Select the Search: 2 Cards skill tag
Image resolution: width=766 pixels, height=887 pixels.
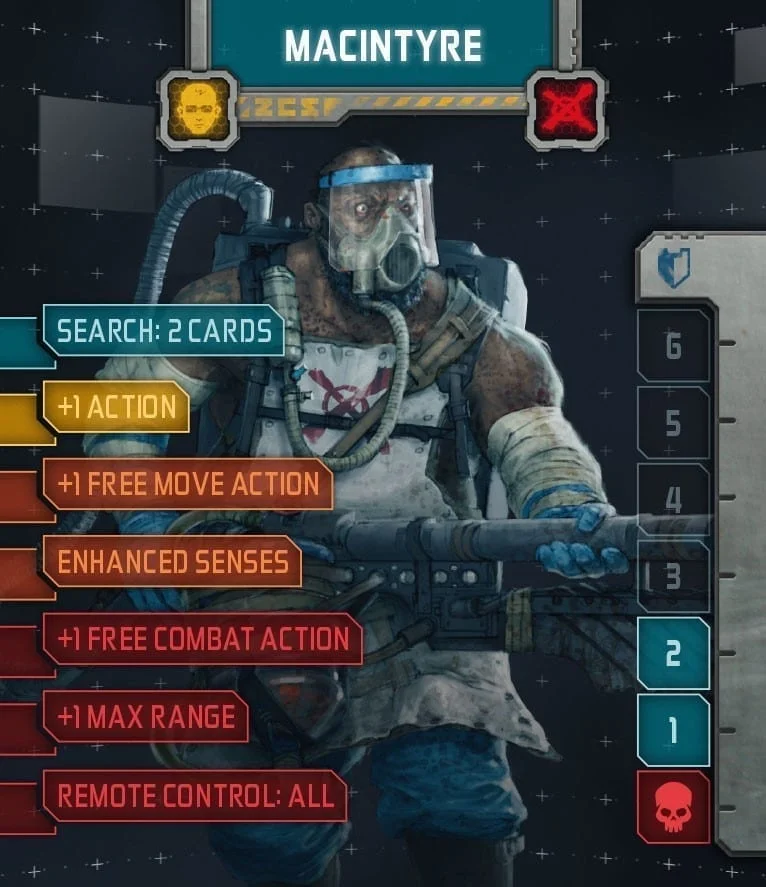[x=164, y=331]
